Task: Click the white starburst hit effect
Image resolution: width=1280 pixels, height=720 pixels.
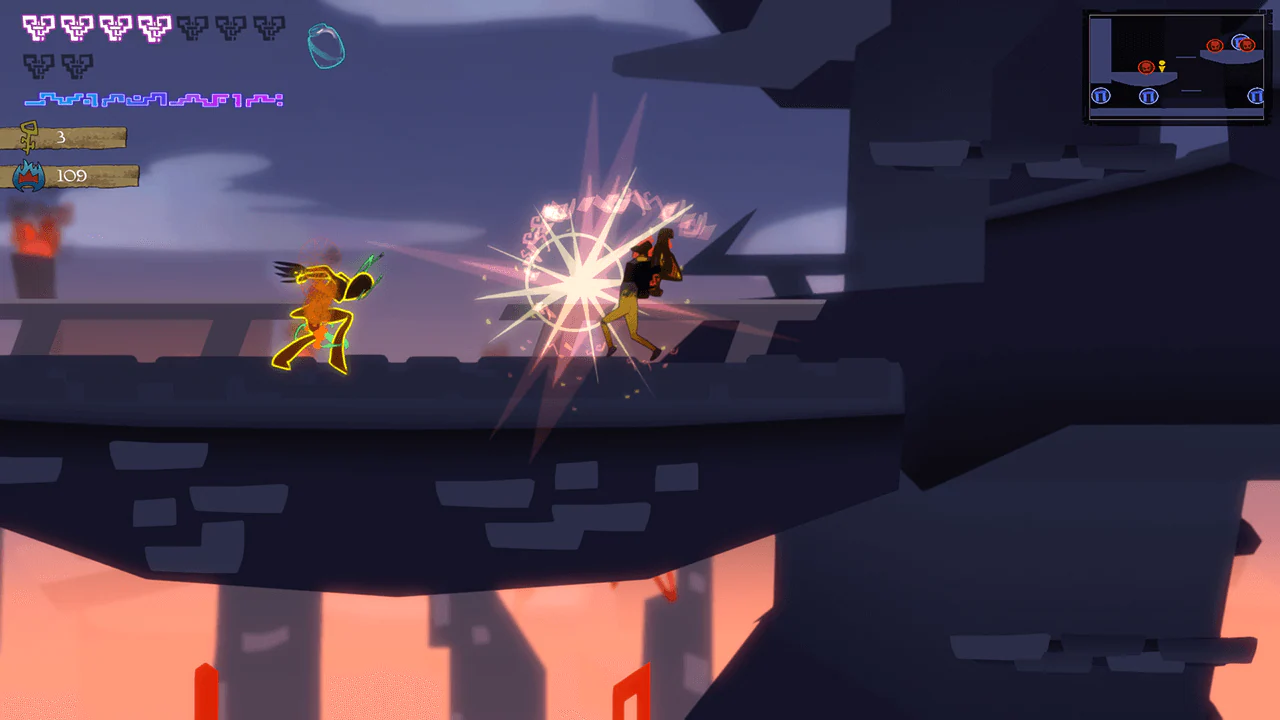Action: point(575,280)
